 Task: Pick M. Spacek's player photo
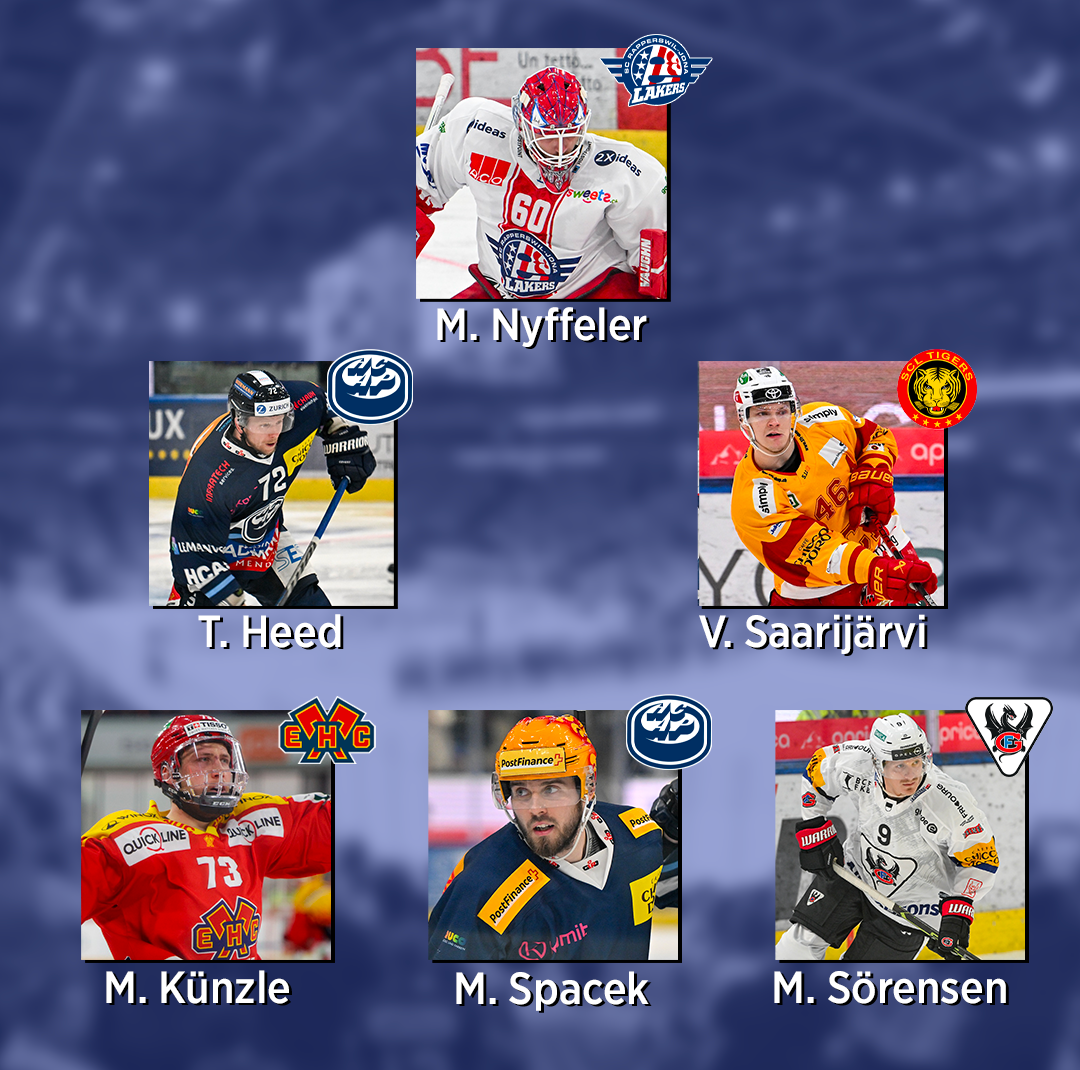pyautogui.click(x=553, y=835)
